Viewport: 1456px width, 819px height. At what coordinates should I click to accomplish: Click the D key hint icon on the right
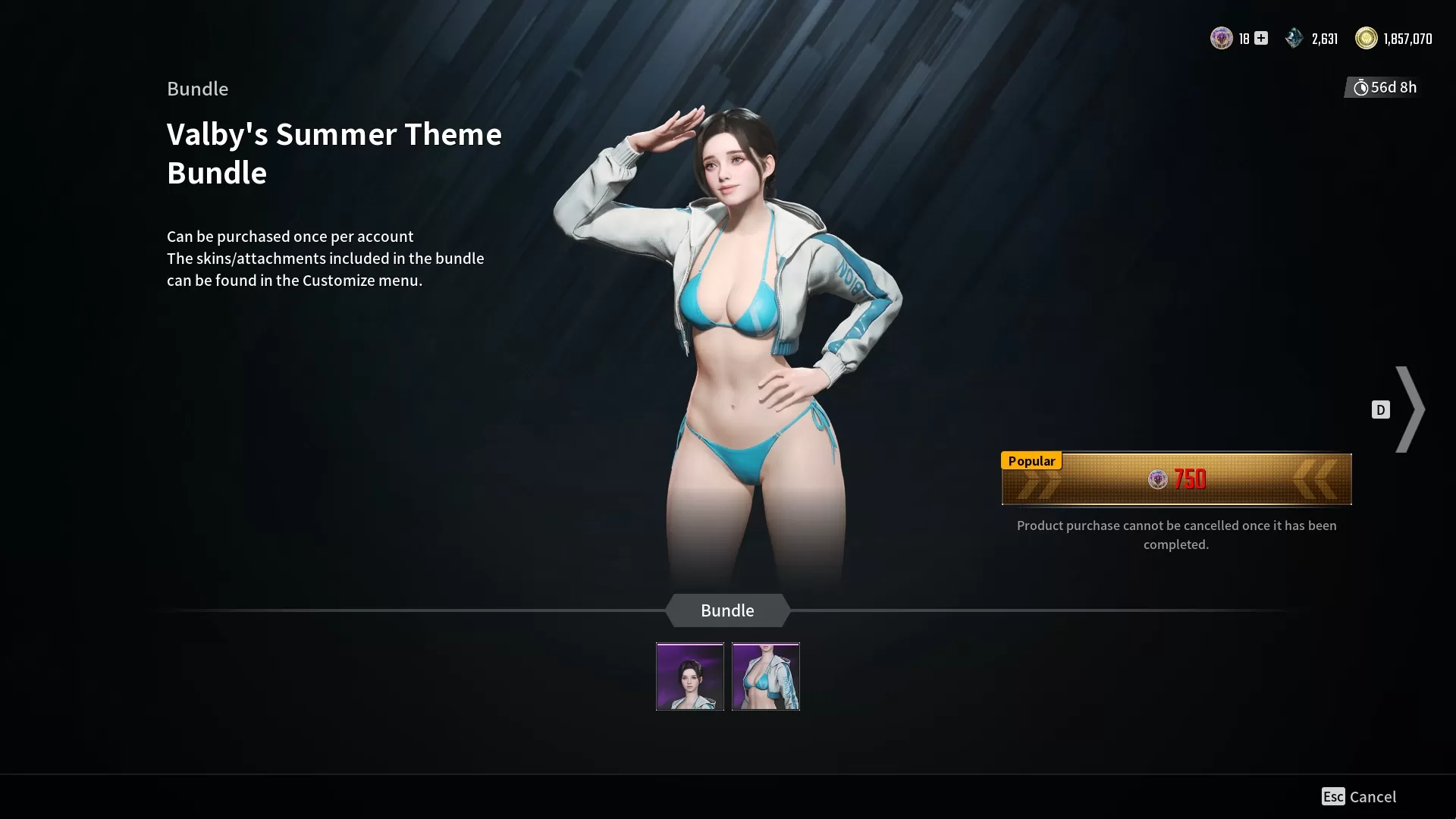pyautogui.click(x=1380, y=409)
